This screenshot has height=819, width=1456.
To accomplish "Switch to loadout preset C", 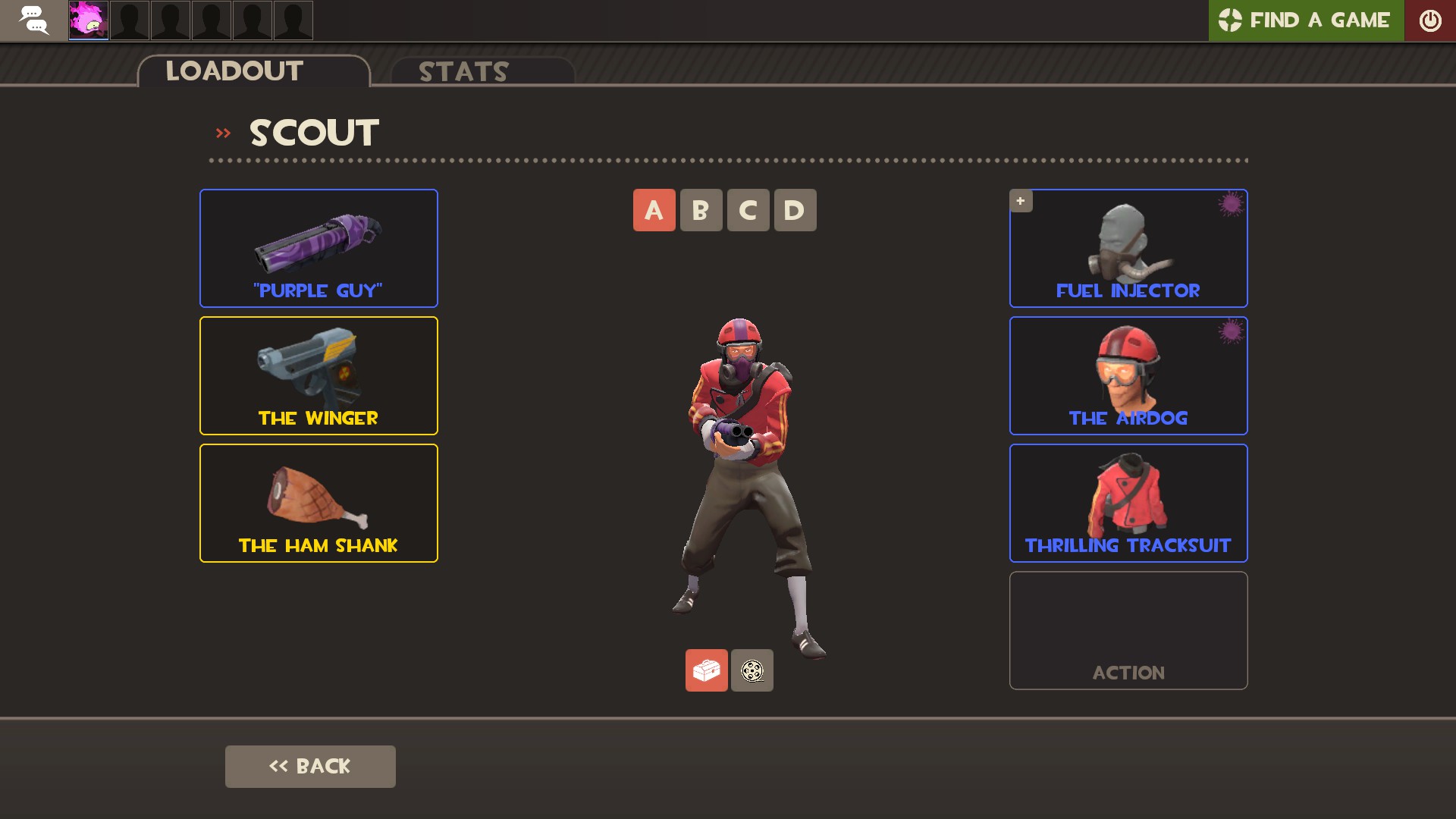I will (x=748, y=210).
